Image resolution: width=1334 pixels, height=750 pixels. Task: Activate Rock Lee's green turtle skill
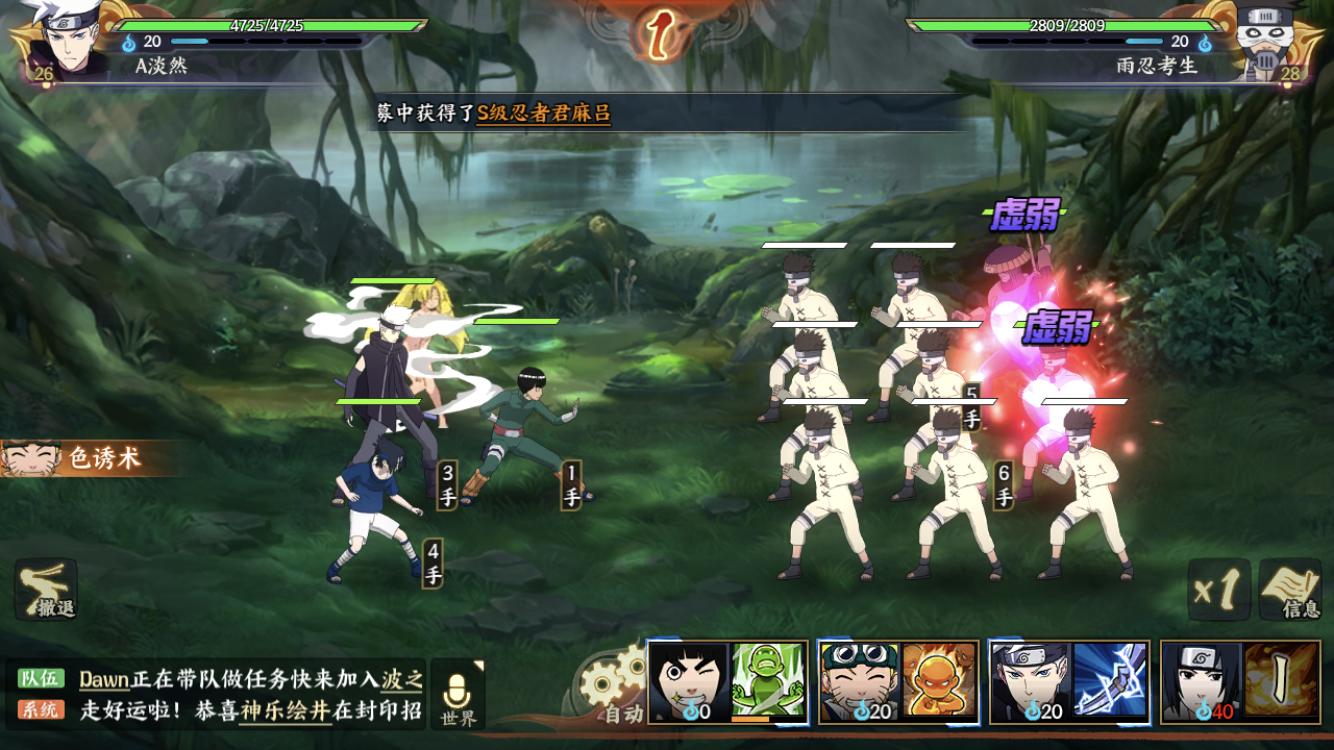click(x=768, y=681)
